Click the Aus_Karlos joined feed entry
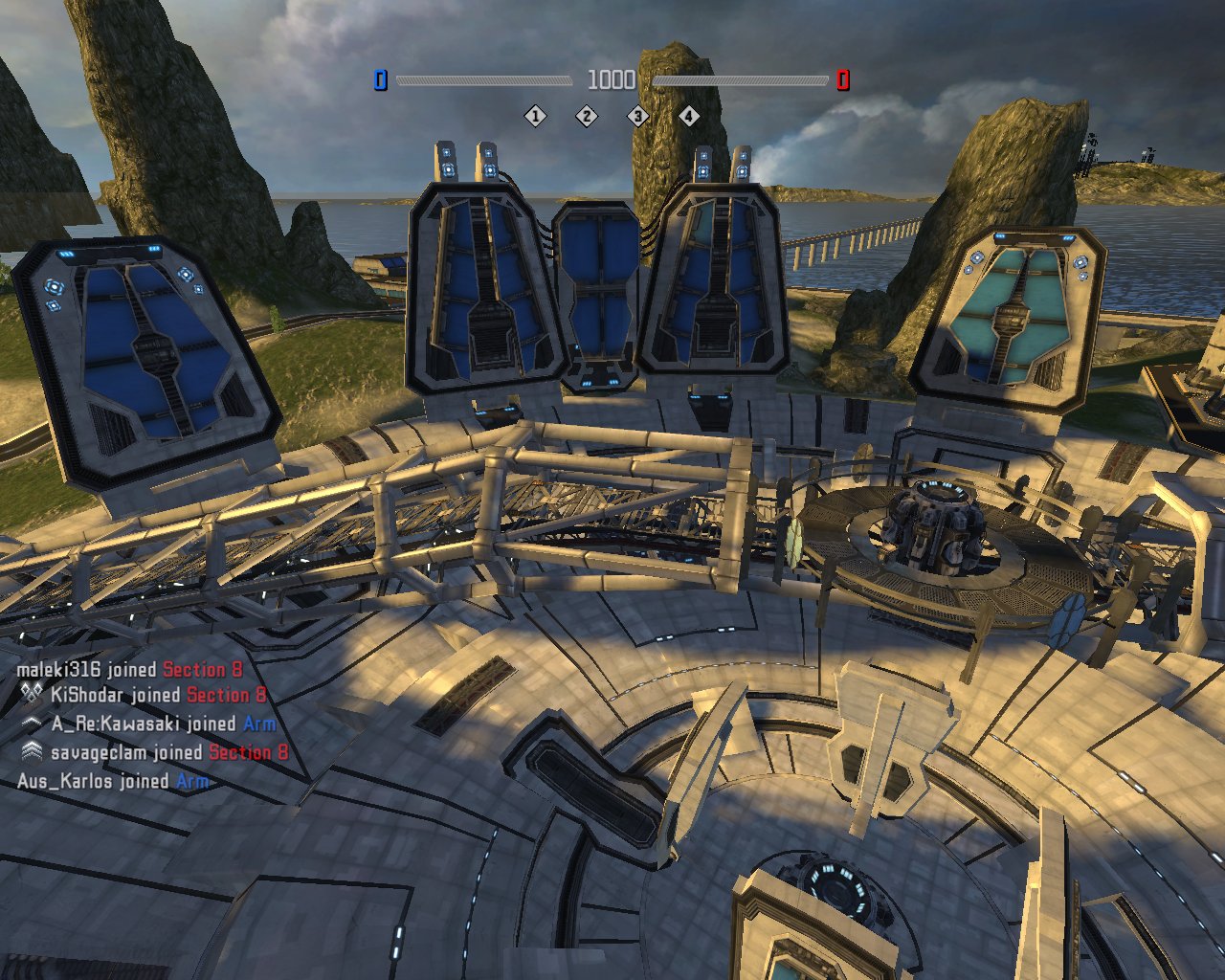This screenshot has height=980, width=1225. click(x=113, y=781)
